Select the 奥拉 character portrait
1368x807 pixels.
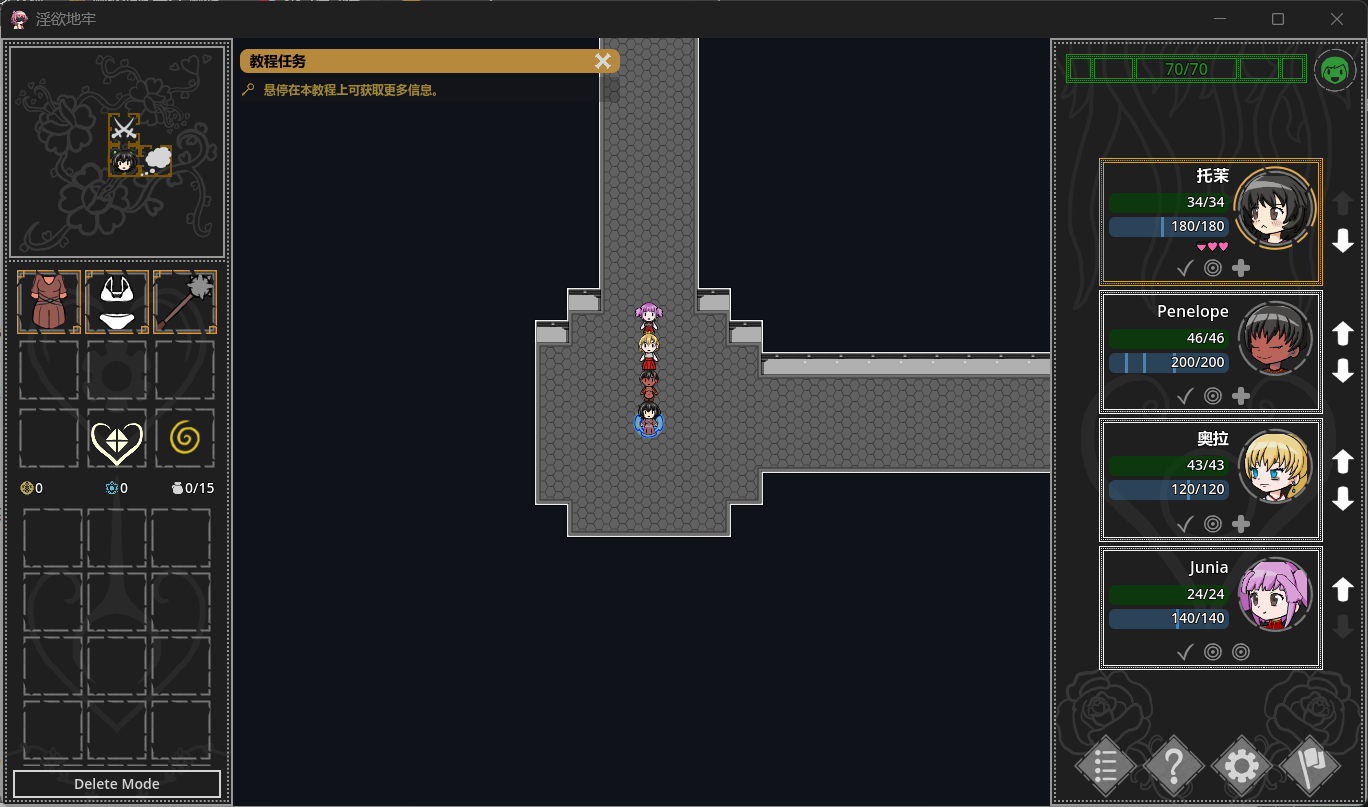(x=1274, y=466)
